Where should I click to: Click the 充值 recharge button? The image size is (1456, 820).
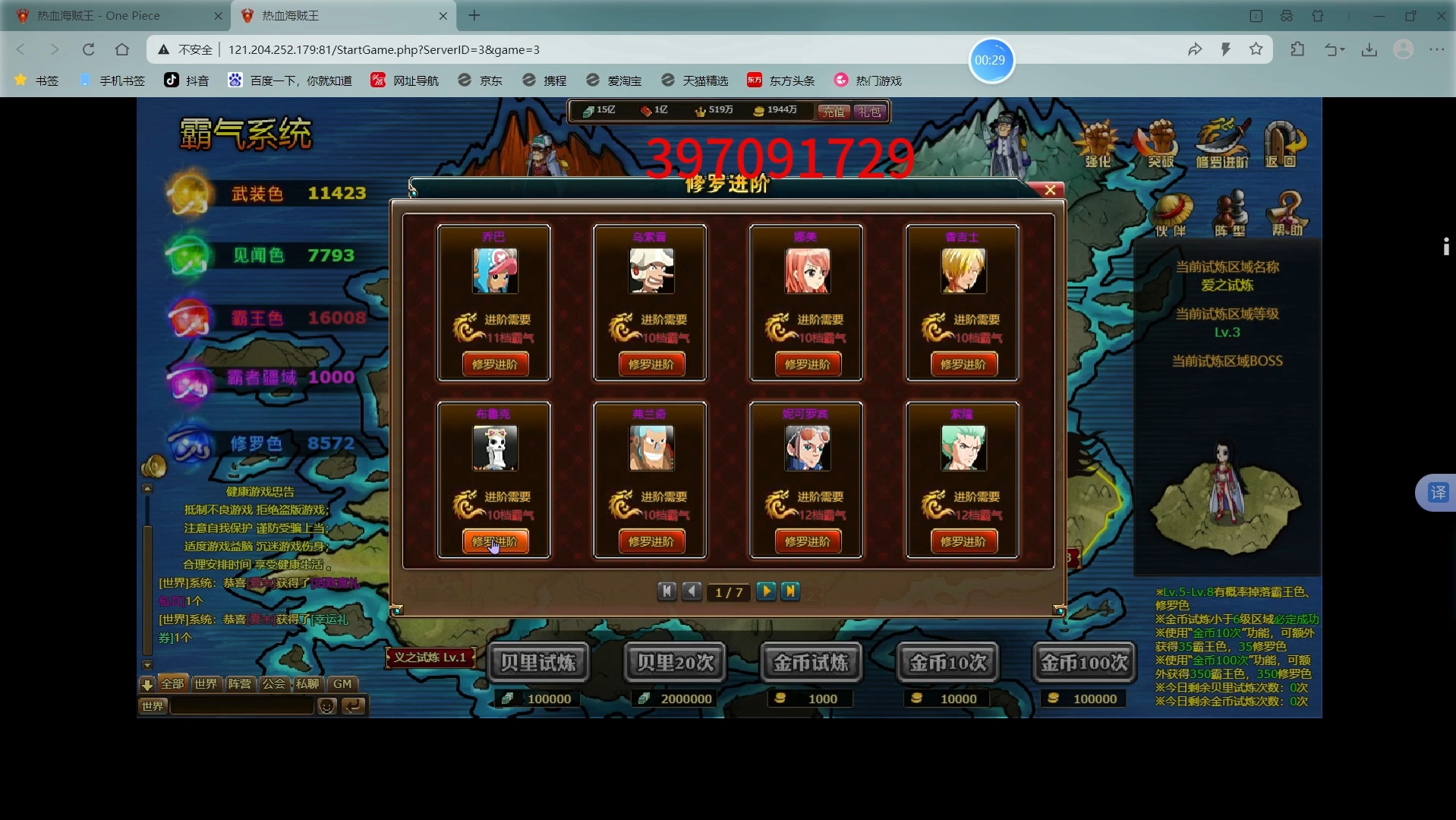833,112
